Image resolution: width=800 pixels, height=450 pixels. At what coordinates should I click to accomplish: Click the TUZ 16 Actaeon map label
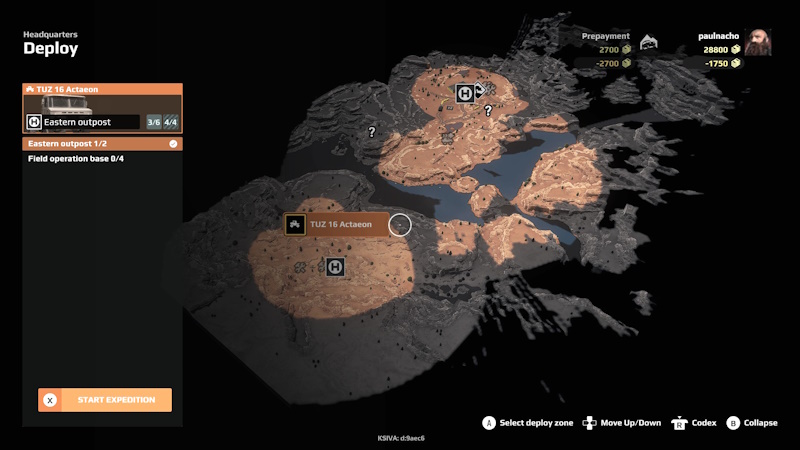335,225
